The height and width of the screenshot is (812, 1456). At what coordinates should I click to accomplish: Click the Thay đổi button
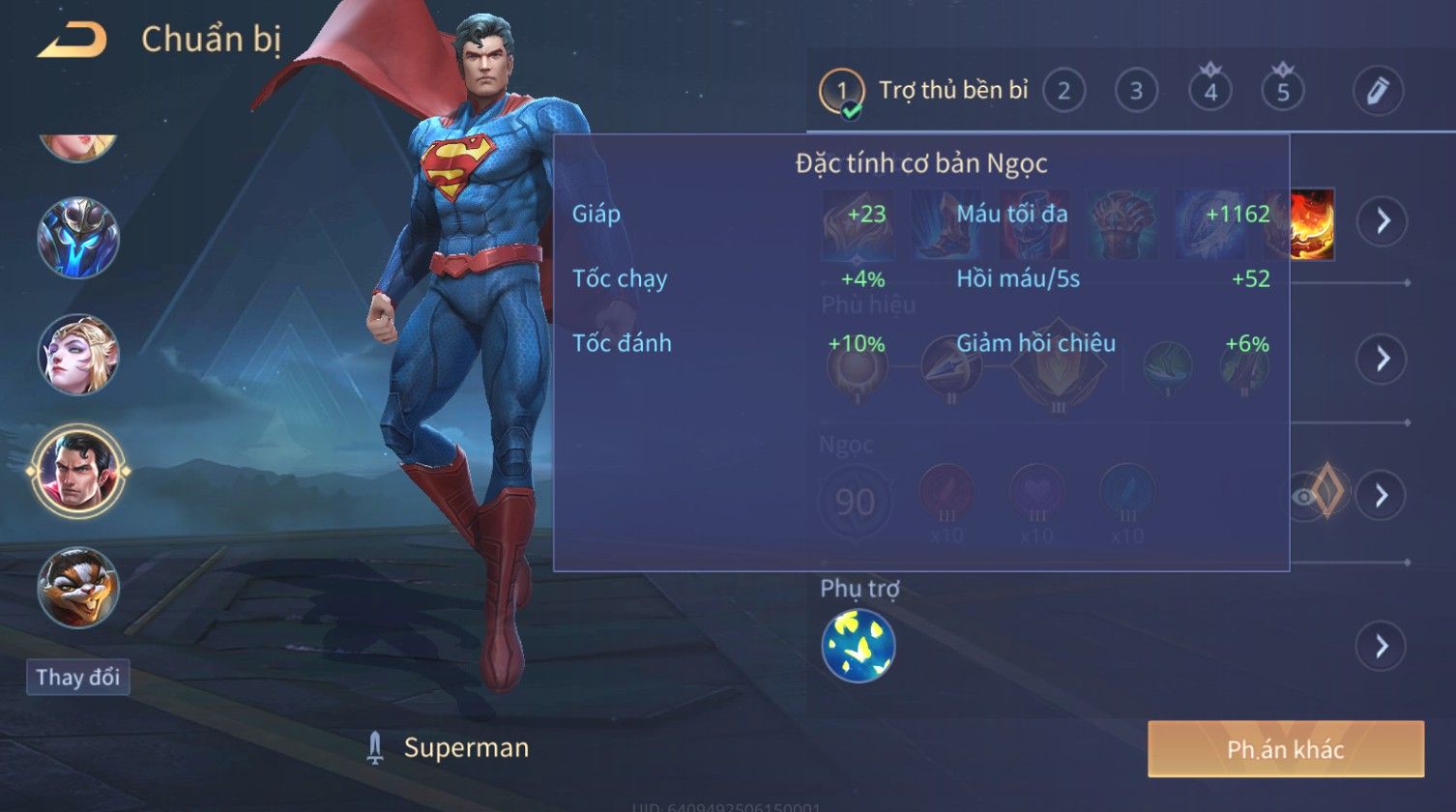77,677
